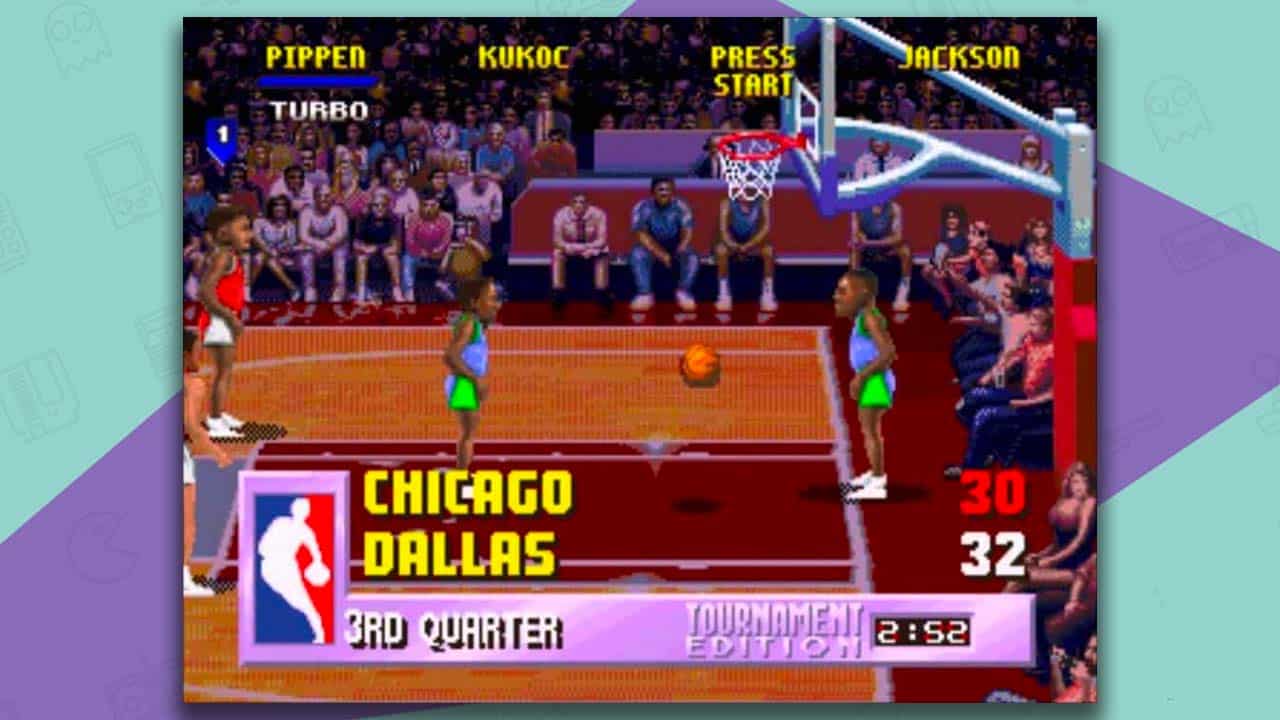Select the blue player marker numbered 1
The height and width of the screenshot is (720, 1280).
pyautogui.click(x=219, y=131)
